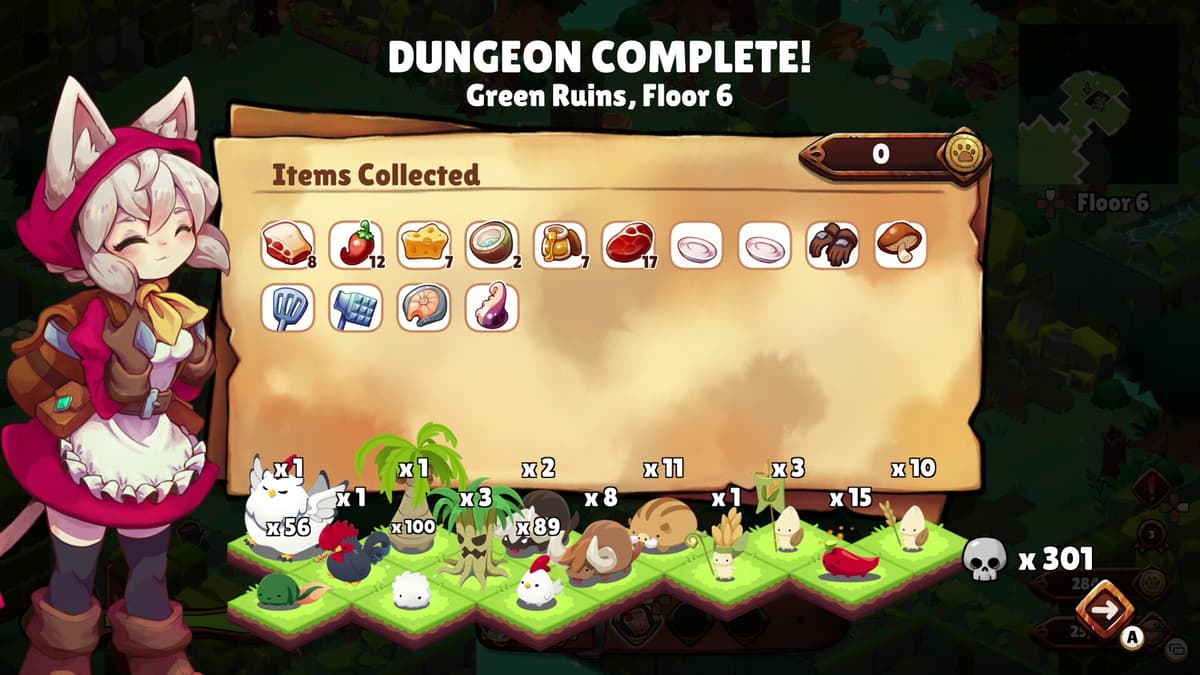Select the salmon steak item slot

tap(424, 308)
